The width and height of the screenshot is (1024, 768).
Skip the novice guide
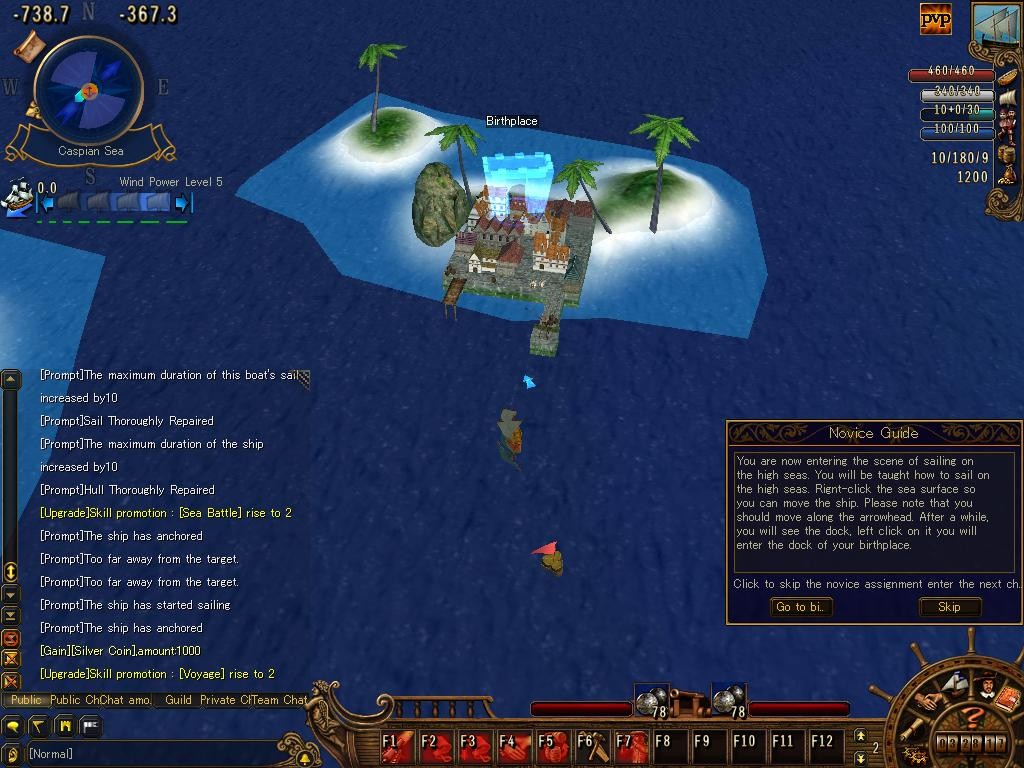pyautogui.click(x=949, y=607)
